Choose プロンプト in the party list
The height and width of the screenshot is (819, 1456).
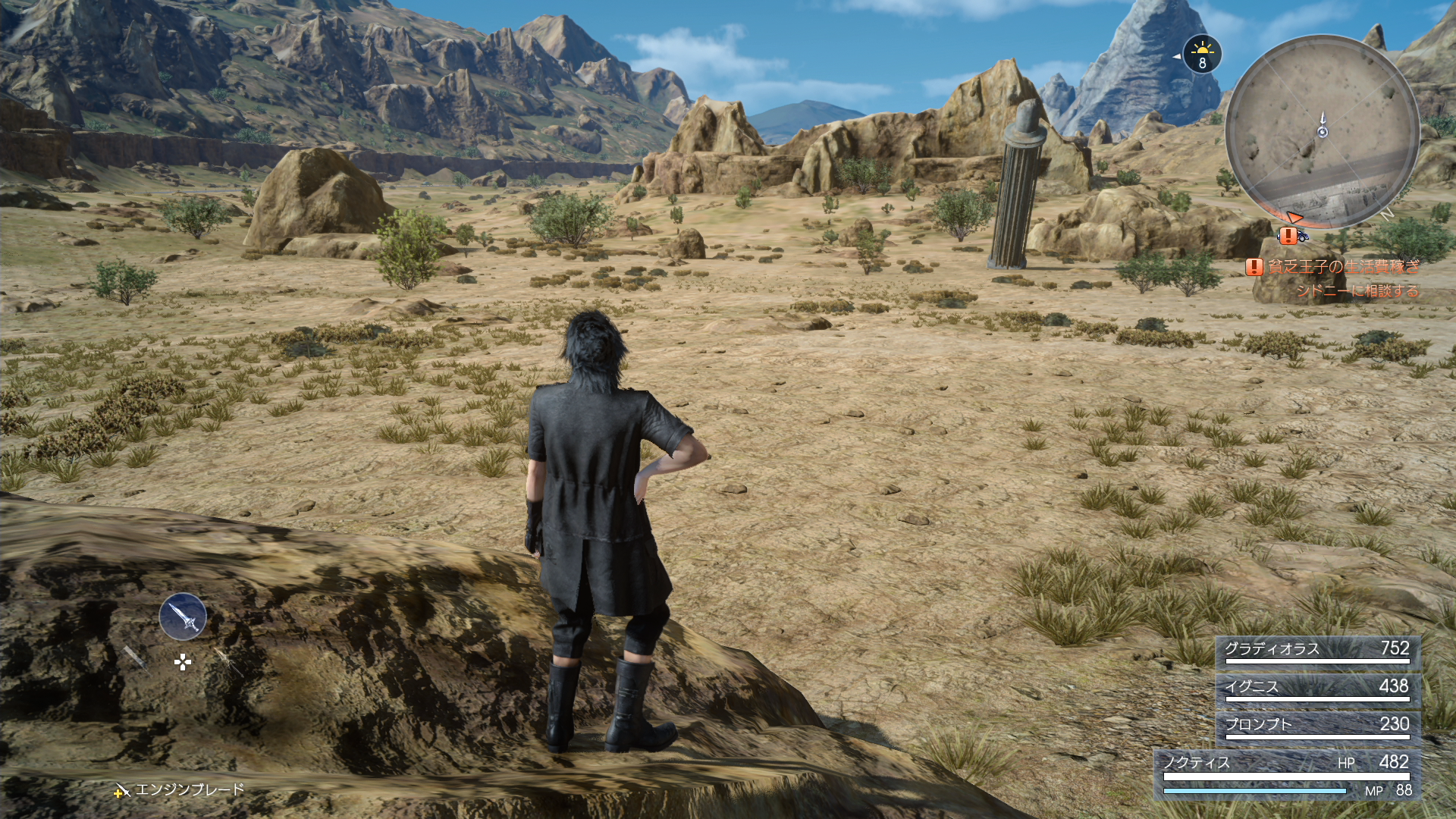[1318, 726]
